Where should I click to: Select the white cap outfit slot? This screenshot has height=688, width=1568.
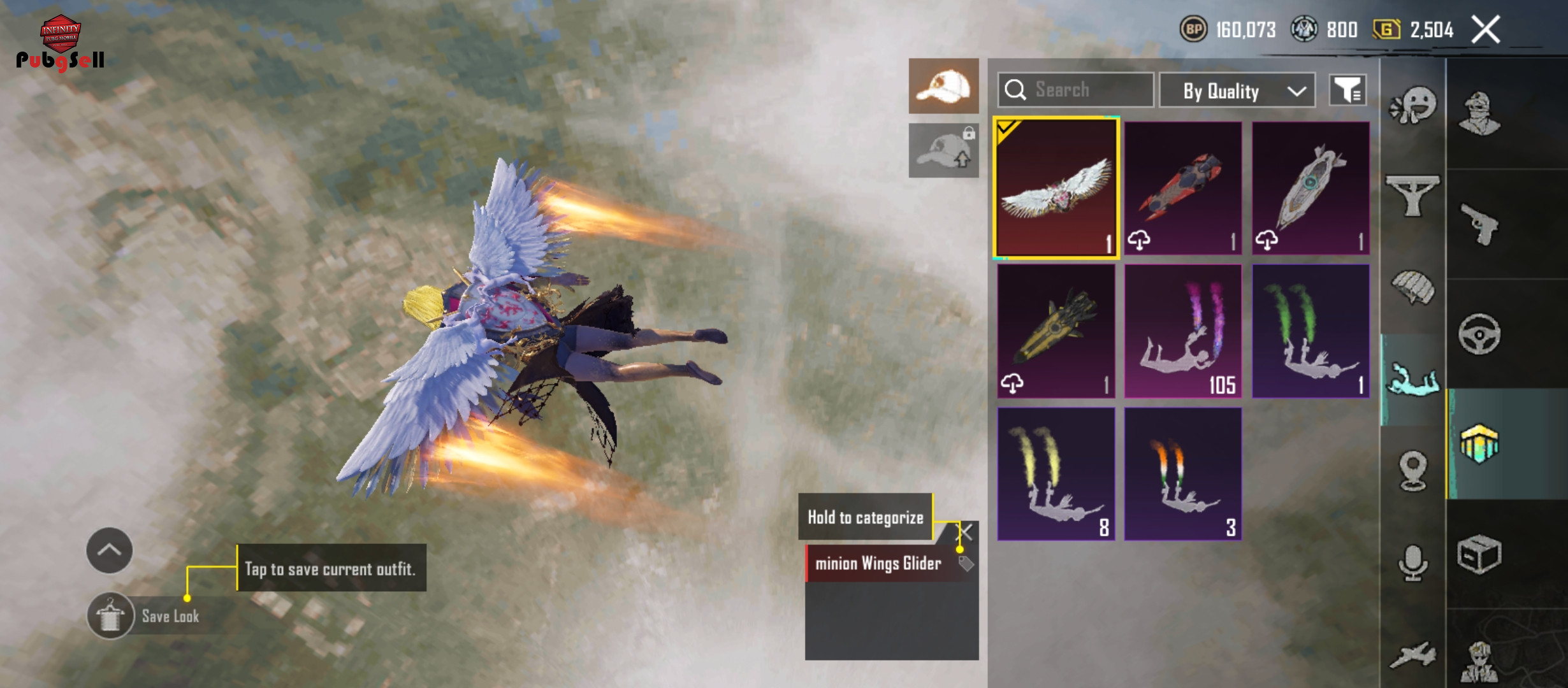943,87
